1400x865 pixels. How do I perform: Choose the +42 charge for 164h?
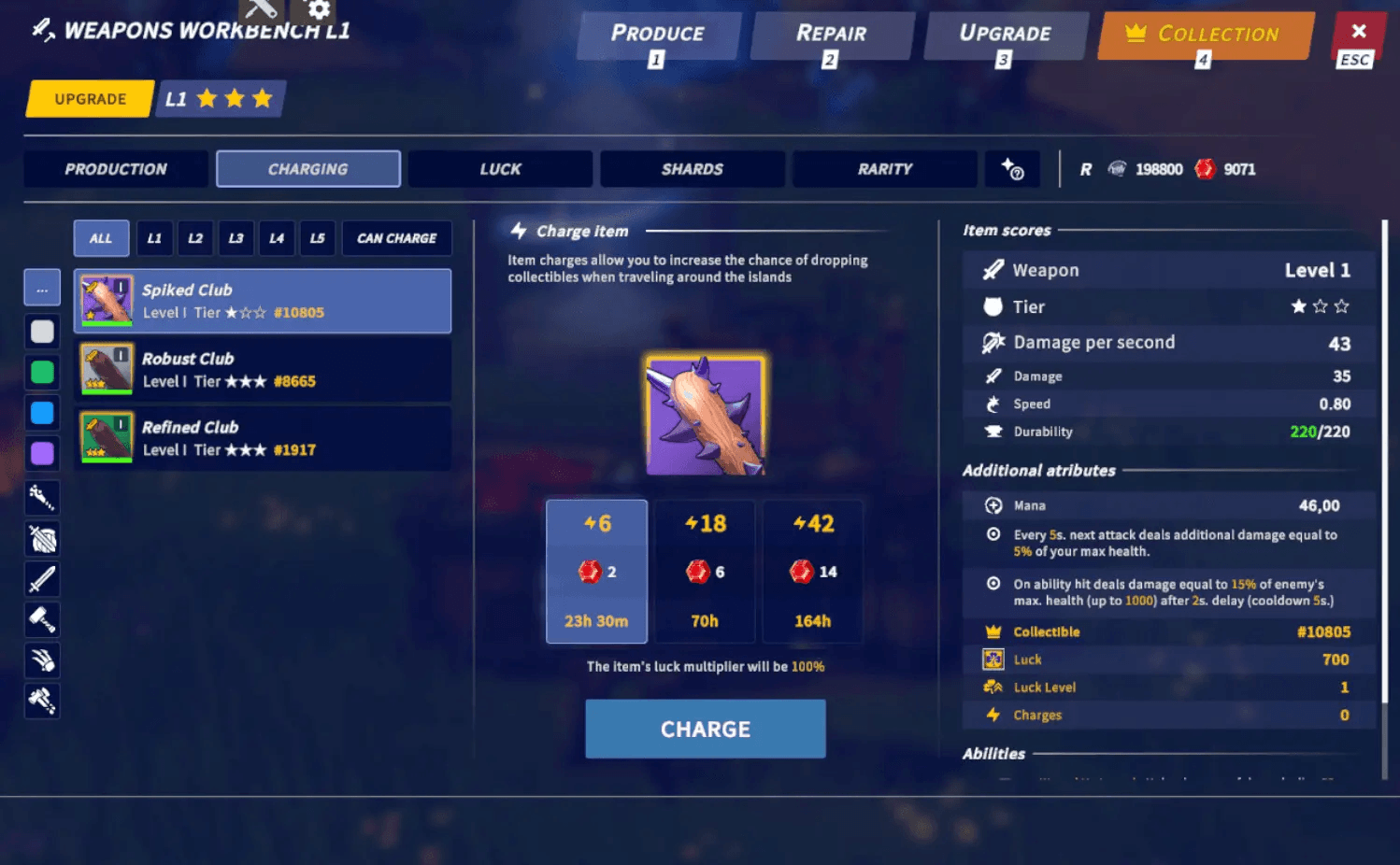[x=813, y=571]
